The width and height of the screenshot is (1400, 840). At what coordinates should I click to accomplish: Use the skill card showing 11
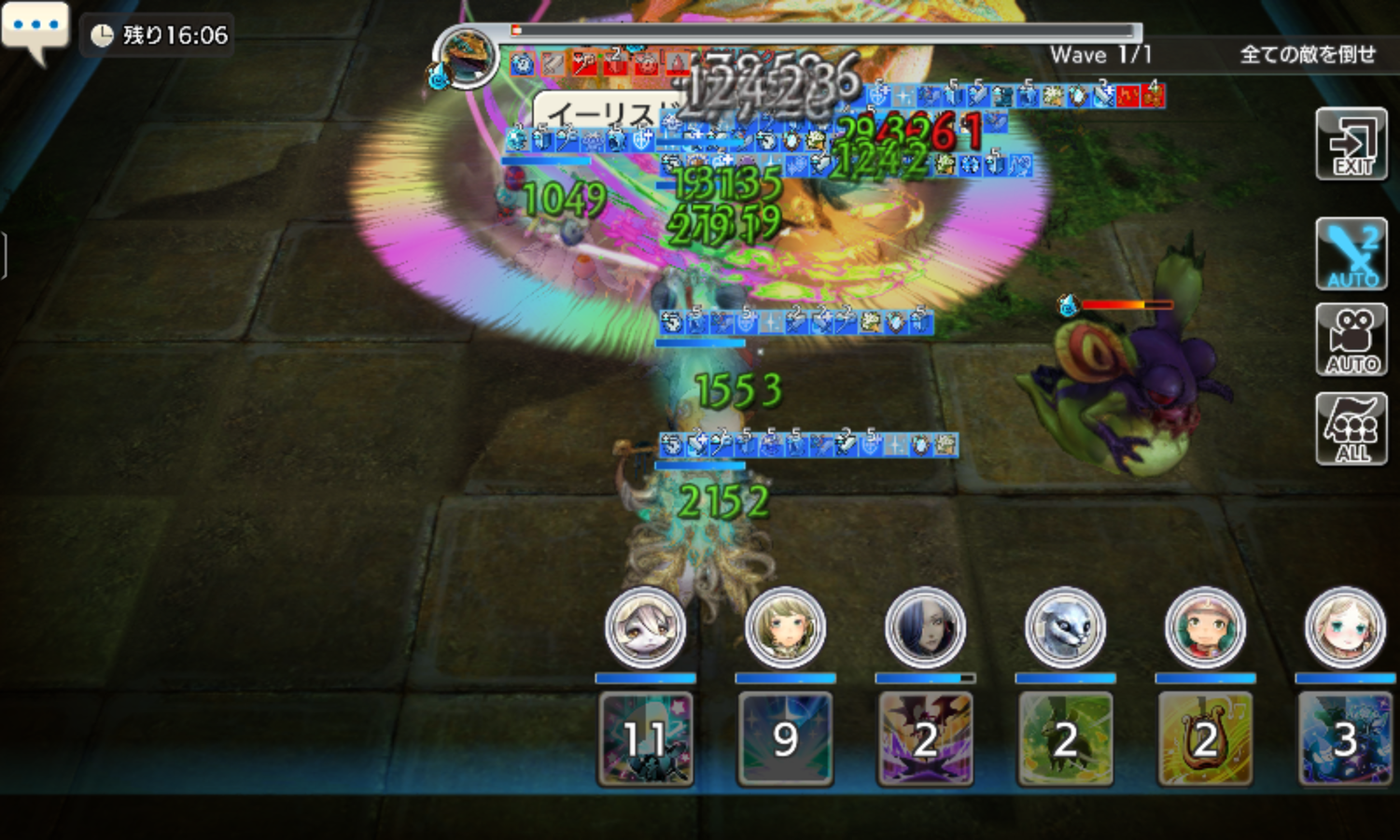point(646,738)
